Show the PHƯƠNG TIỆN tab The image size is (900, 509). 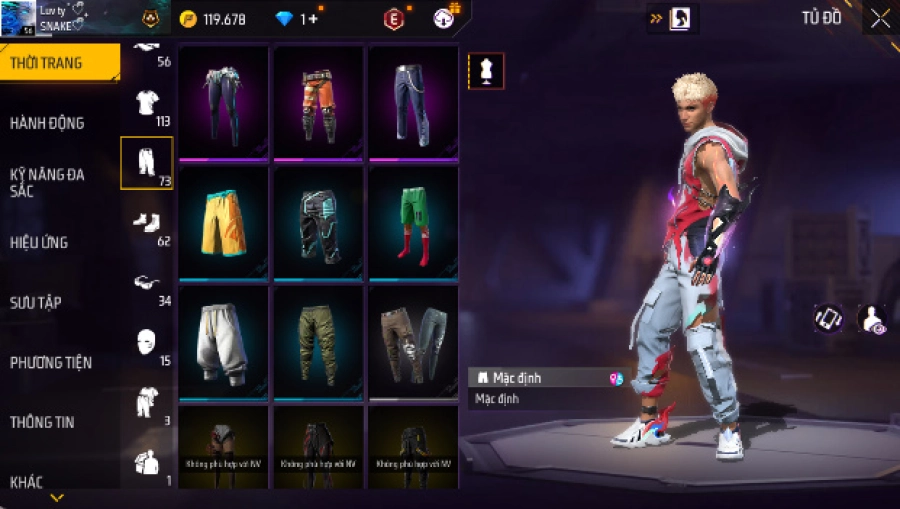[x=48, y=362]
